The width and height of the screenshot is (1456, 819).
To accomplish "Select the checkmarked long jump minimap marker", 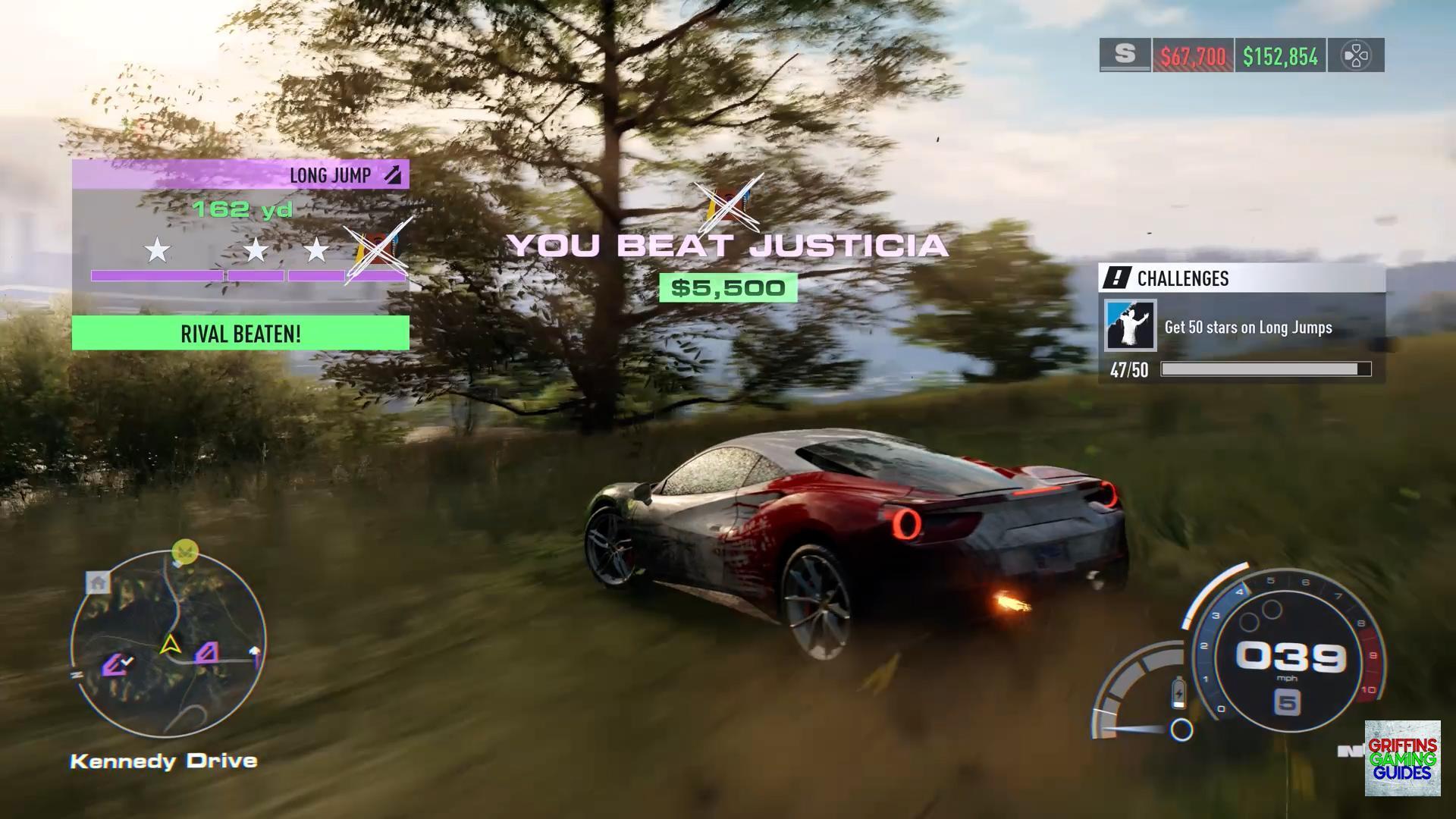I will pyautogui.click(x=118, y=665).
